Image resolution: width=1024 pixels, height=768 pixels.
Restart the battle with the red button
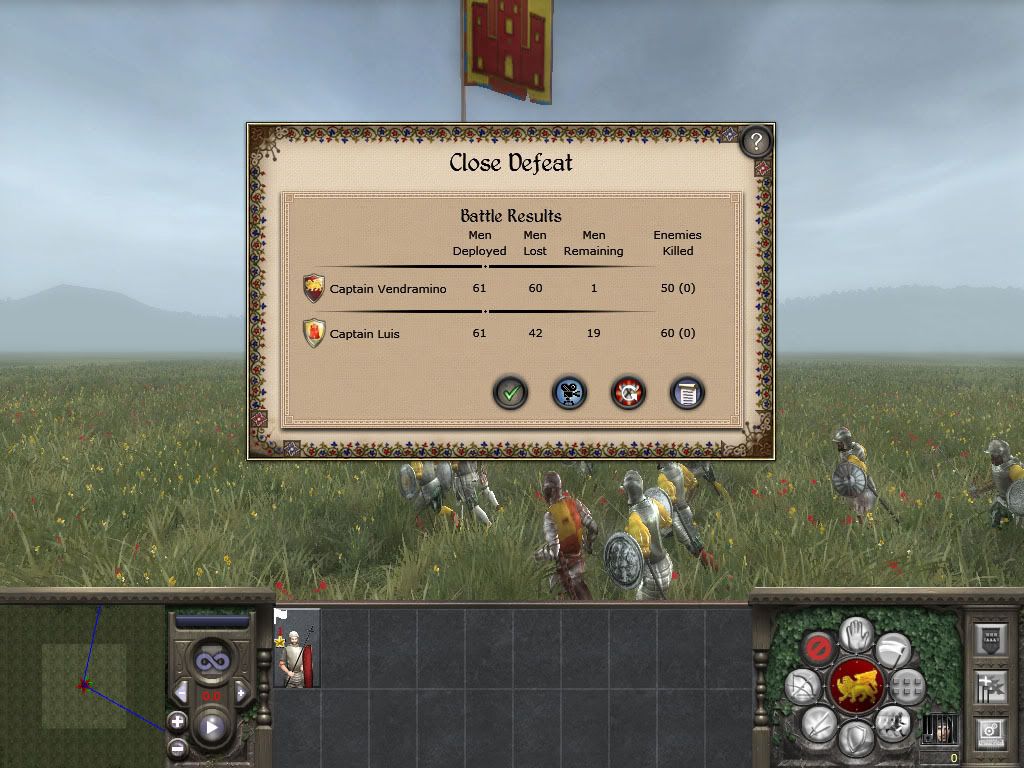tap(629, 393)
